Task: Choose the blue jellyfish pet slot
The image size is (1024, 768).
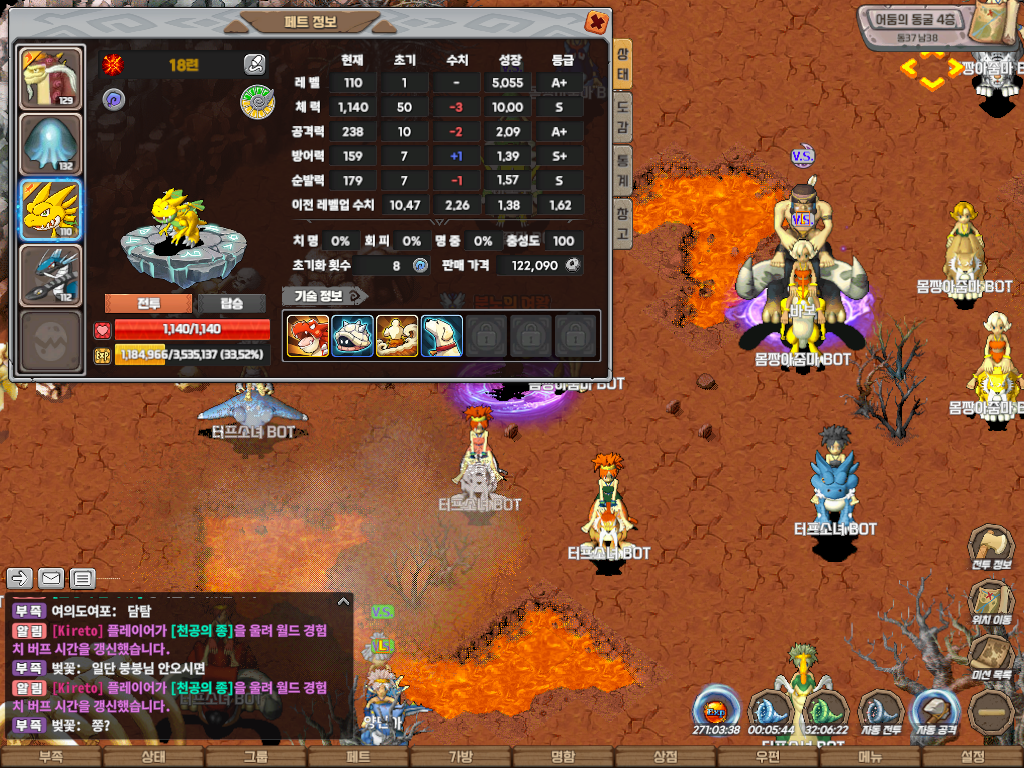Action: [52, 145]
